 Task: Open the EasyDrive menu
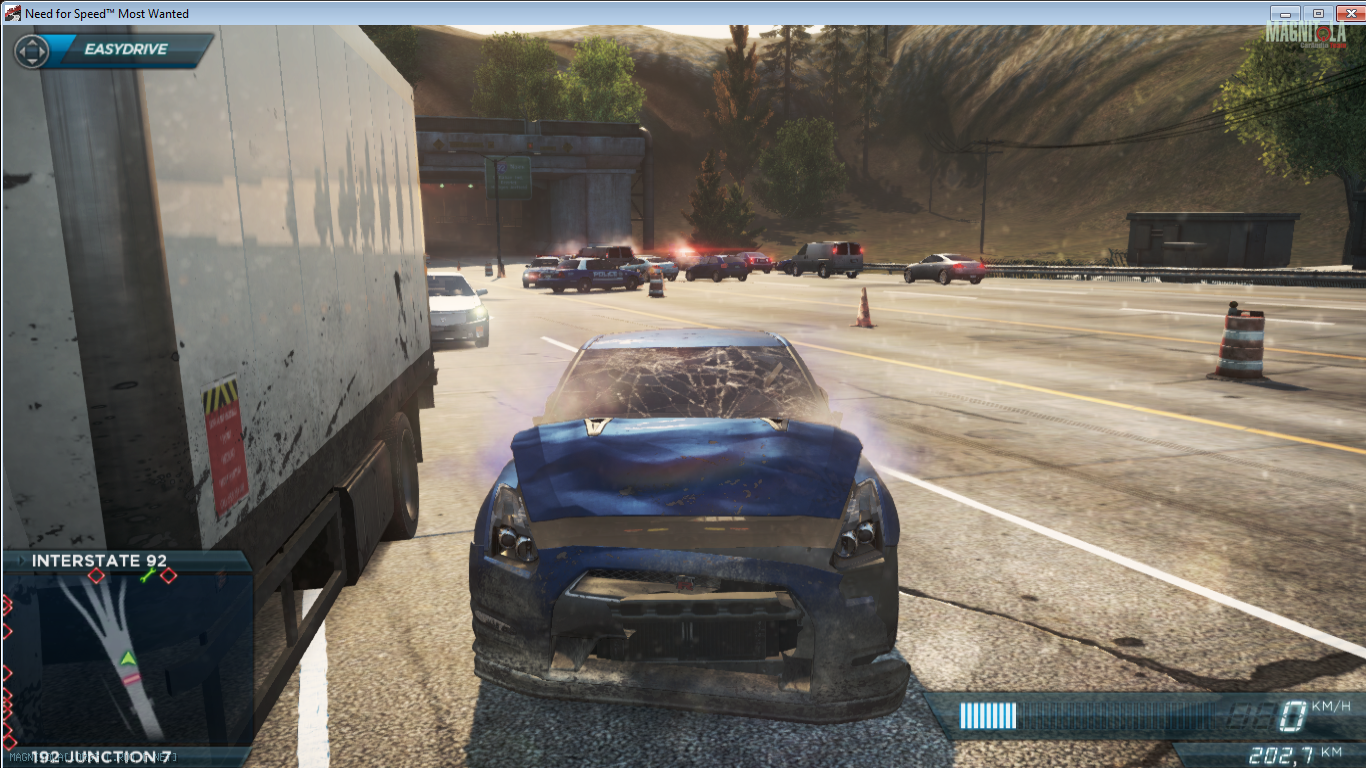[113, 50]
